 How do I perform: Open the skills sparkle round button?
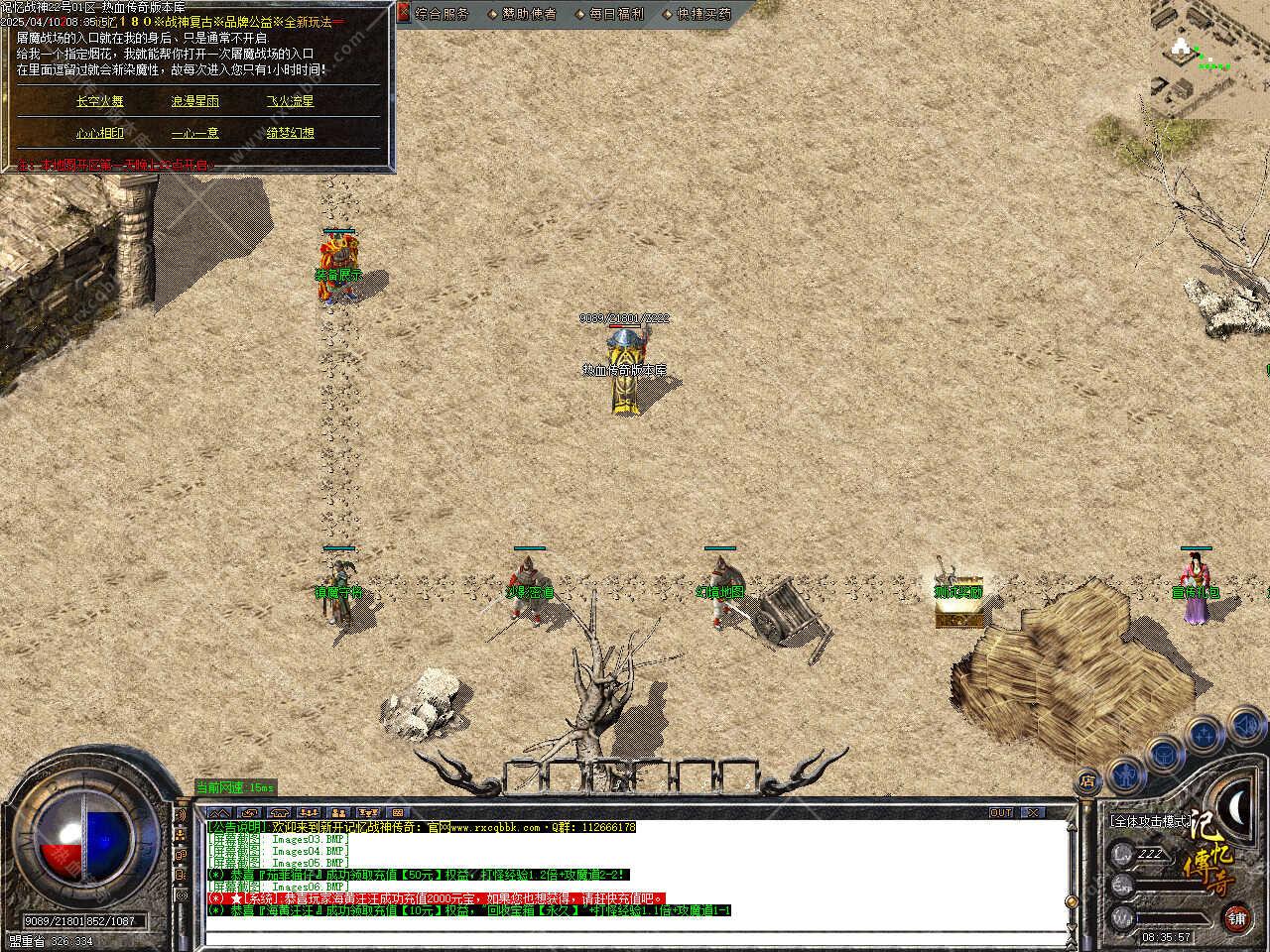(1204, 735)
